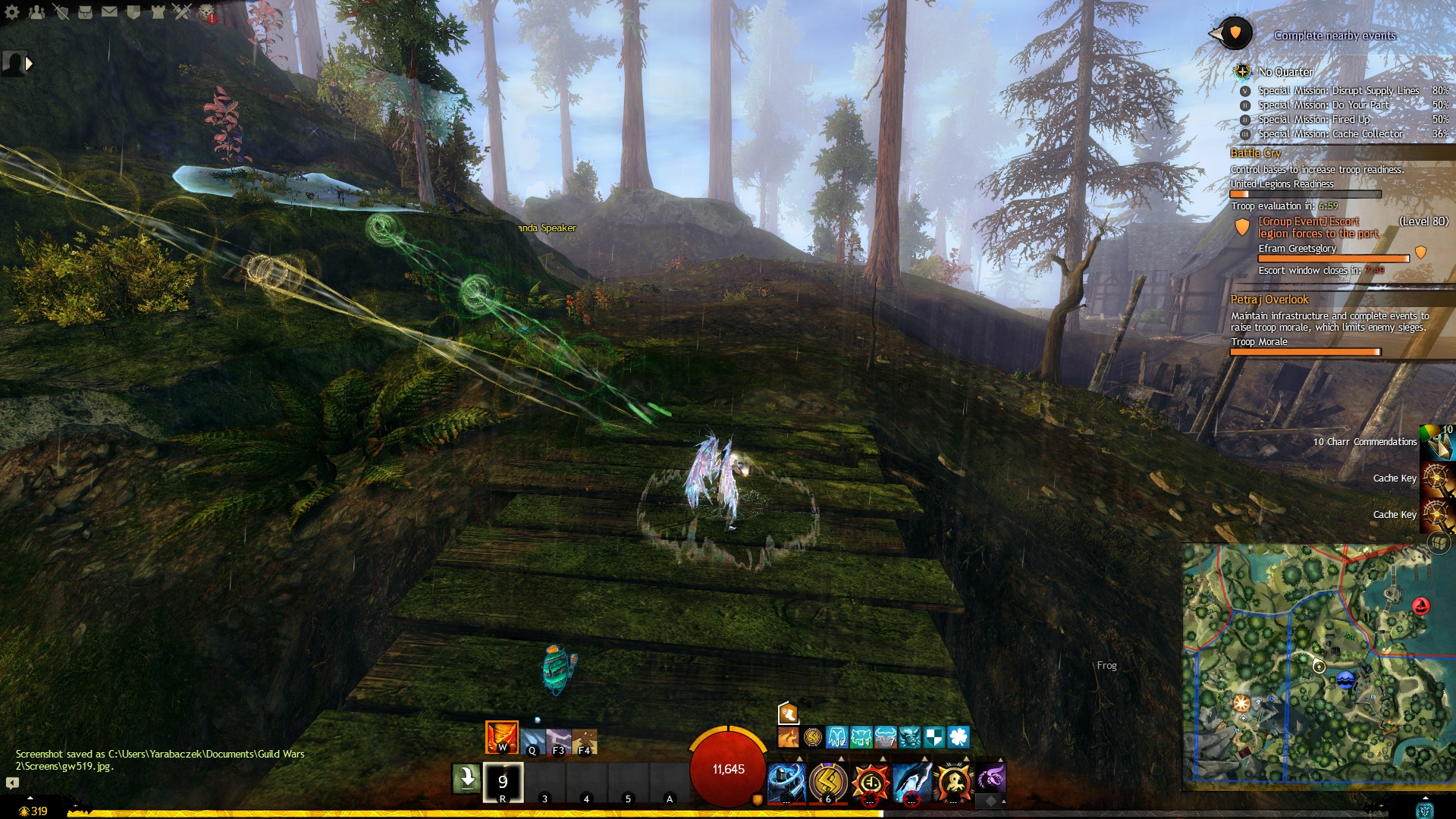Open the contacts and LFG panel

pos(36,11)
